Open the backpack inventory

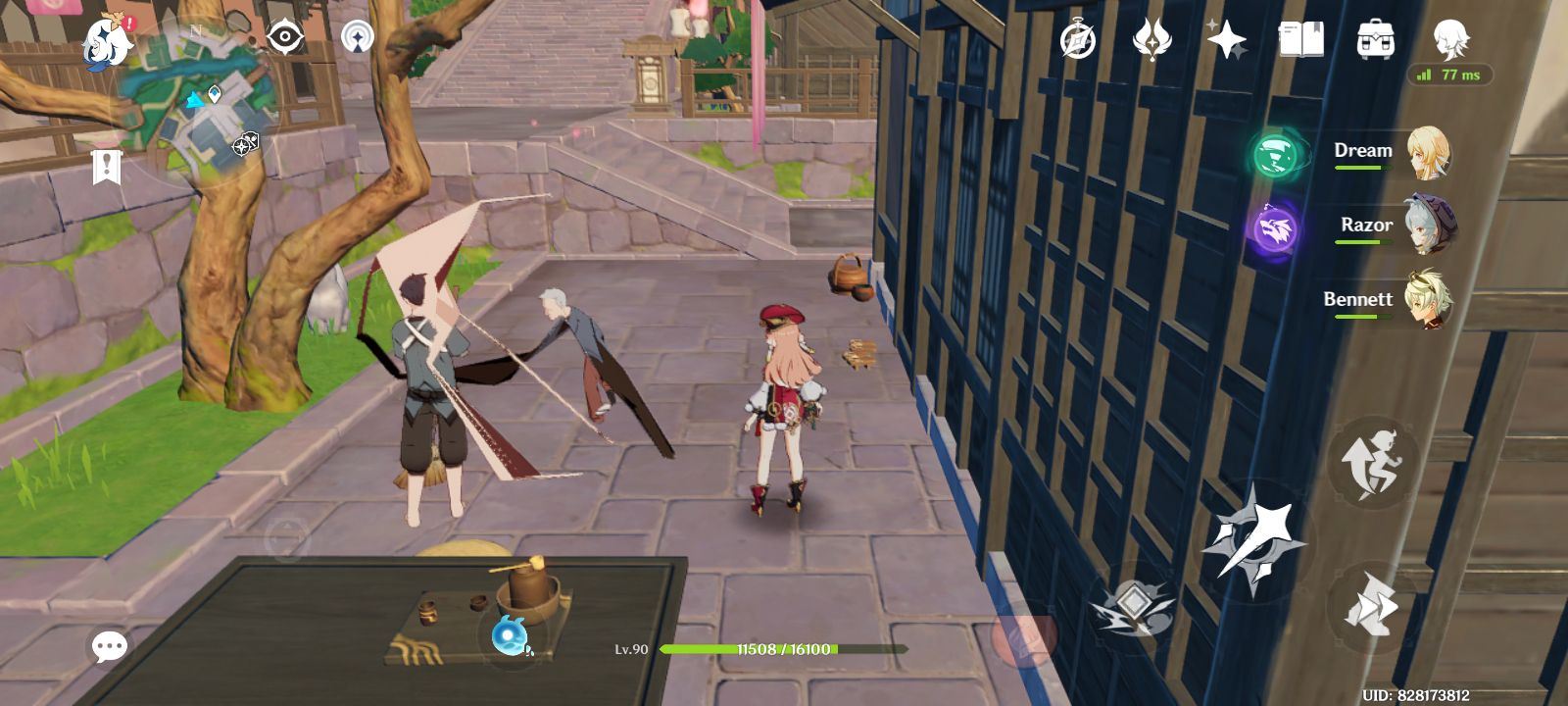click(1376, 40)
